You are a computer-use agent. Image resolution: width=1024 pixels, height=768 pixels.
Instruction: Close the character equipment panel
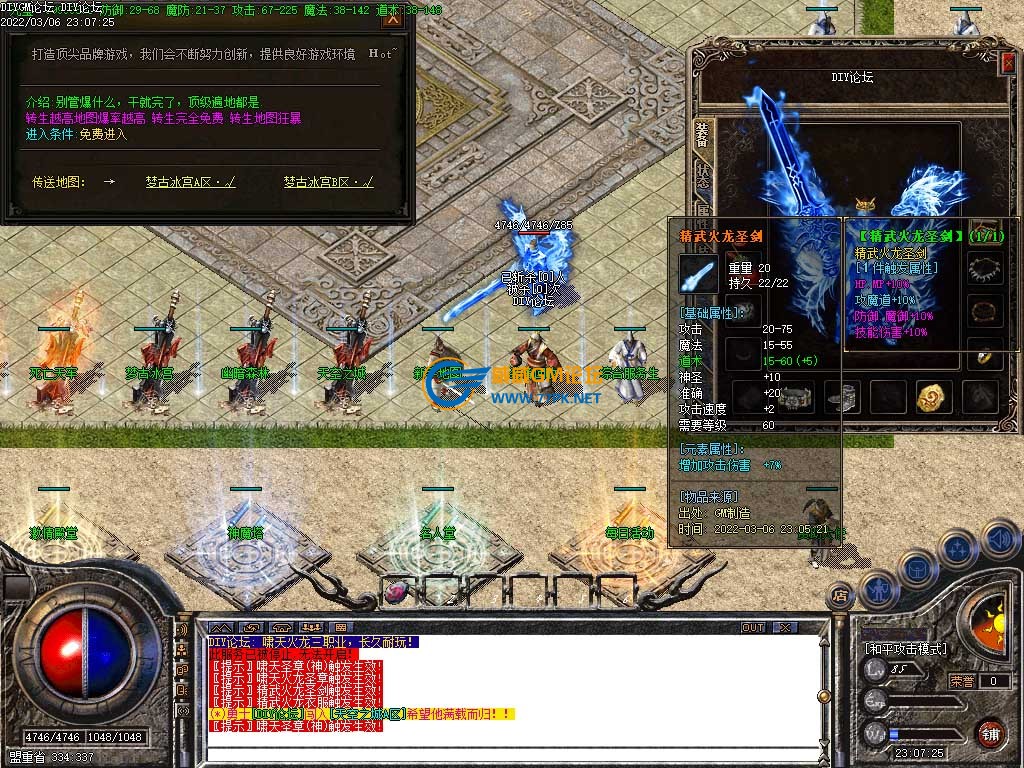(x=1007, y=63)
